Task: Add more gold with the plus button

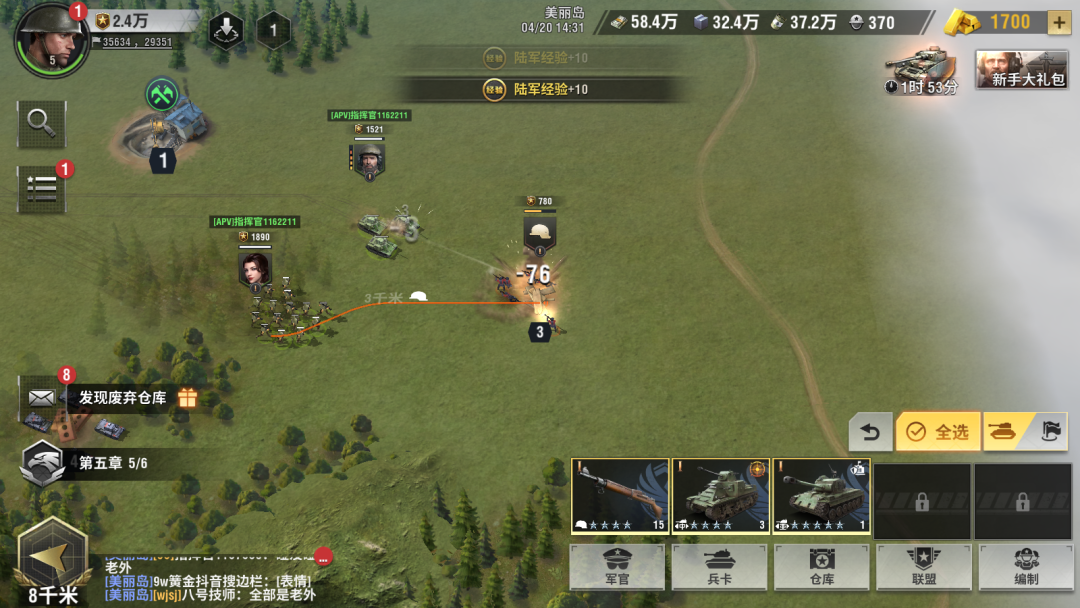Action: (1059, 22)
